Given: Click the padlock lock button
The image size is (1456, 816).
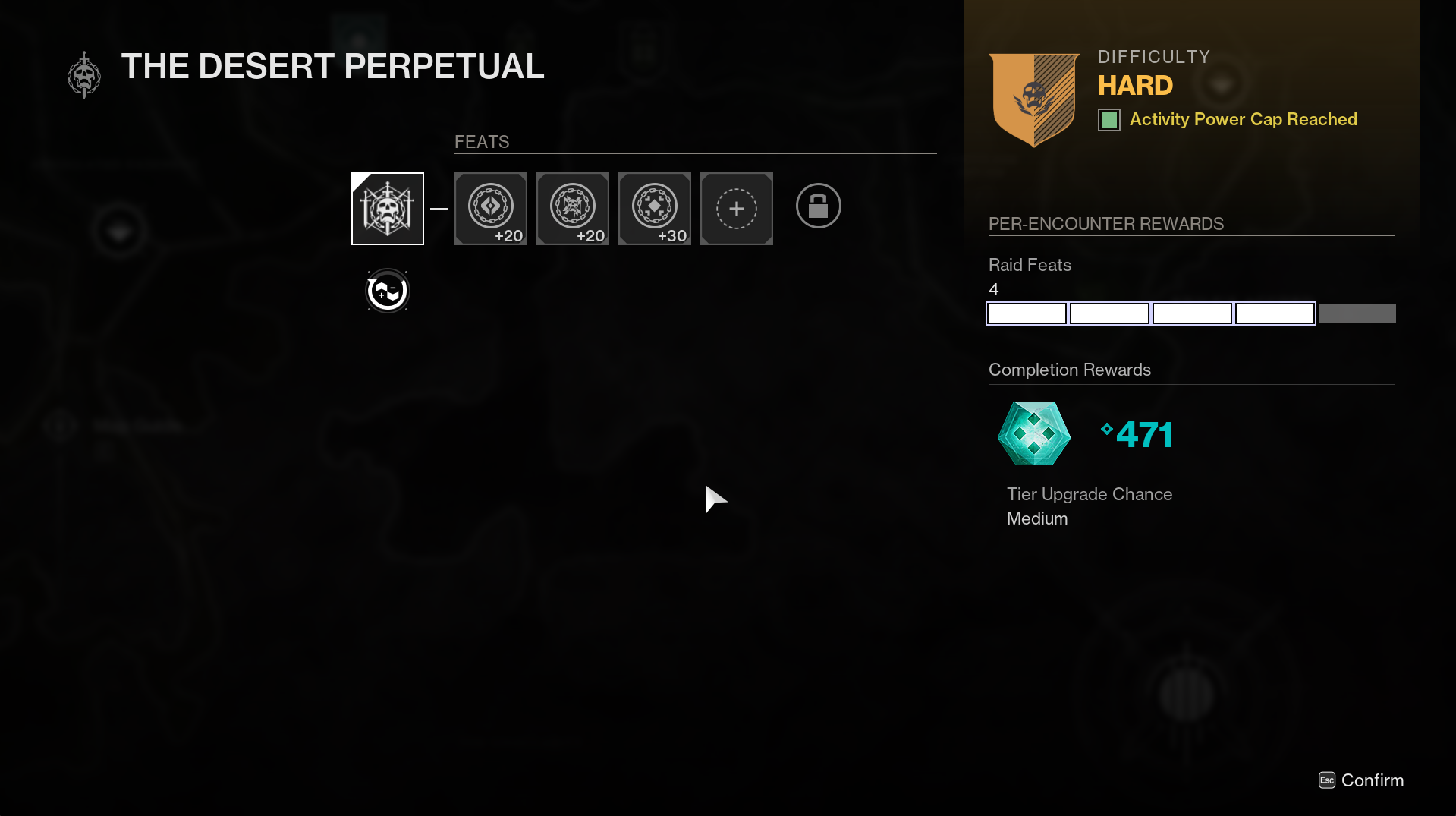Looking at the screenshot, I should (818, 206).
